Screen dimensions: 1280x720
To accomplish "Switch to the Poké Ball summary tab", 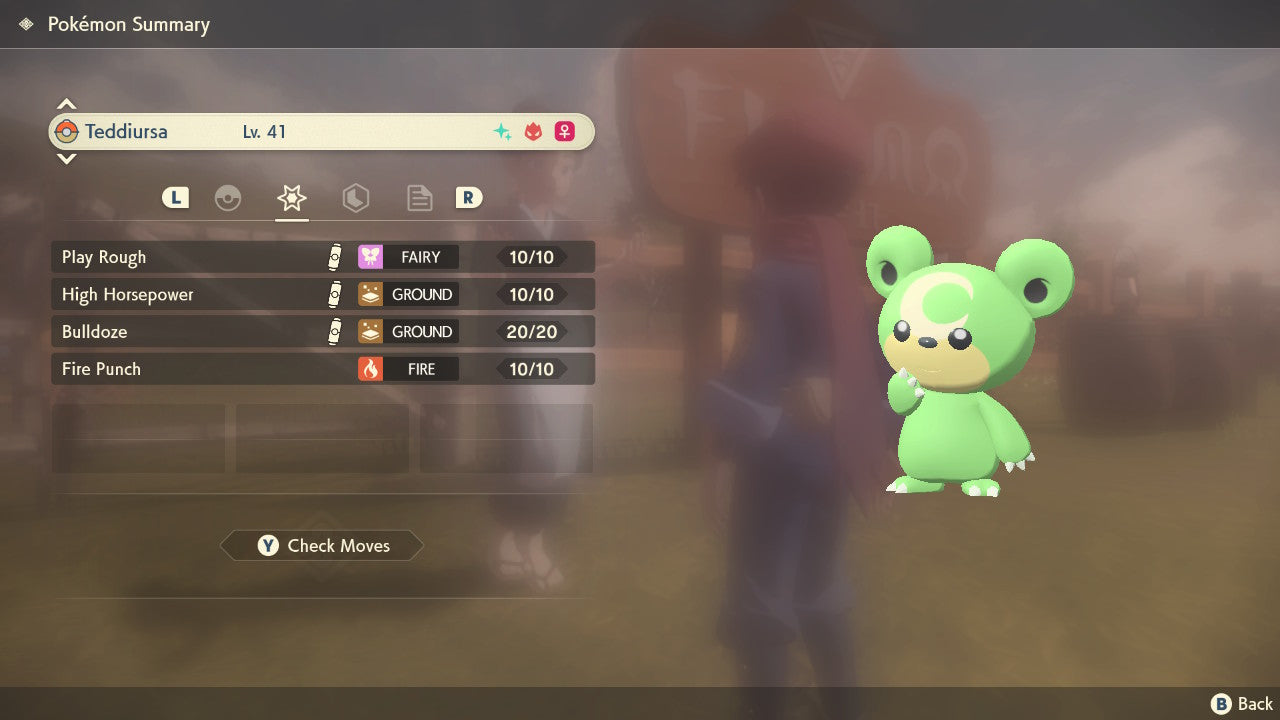I will pyautogui.click(x=228, y=198).
